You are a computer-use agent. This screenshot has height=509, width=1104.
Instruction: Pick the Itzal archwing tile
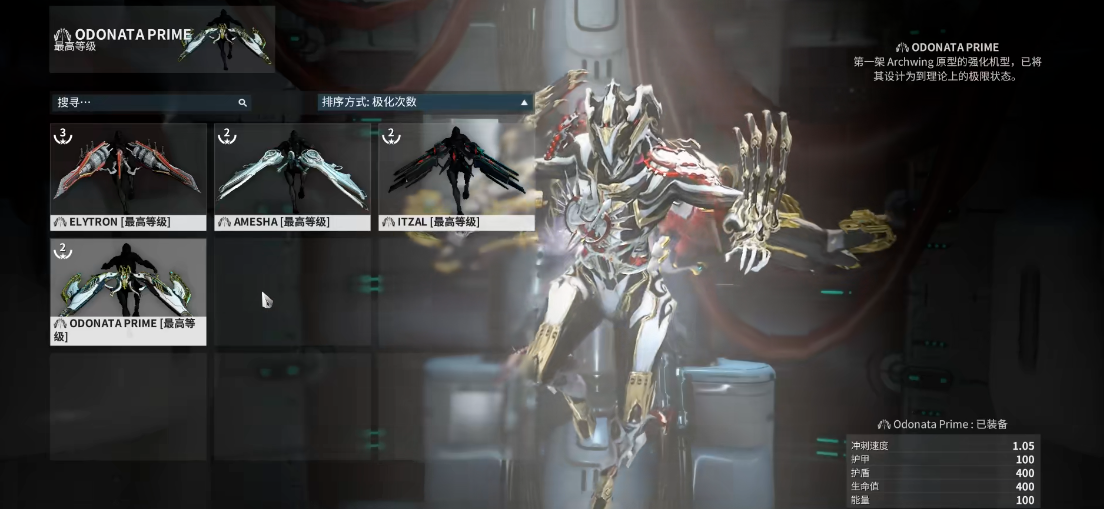click(455, 176)
